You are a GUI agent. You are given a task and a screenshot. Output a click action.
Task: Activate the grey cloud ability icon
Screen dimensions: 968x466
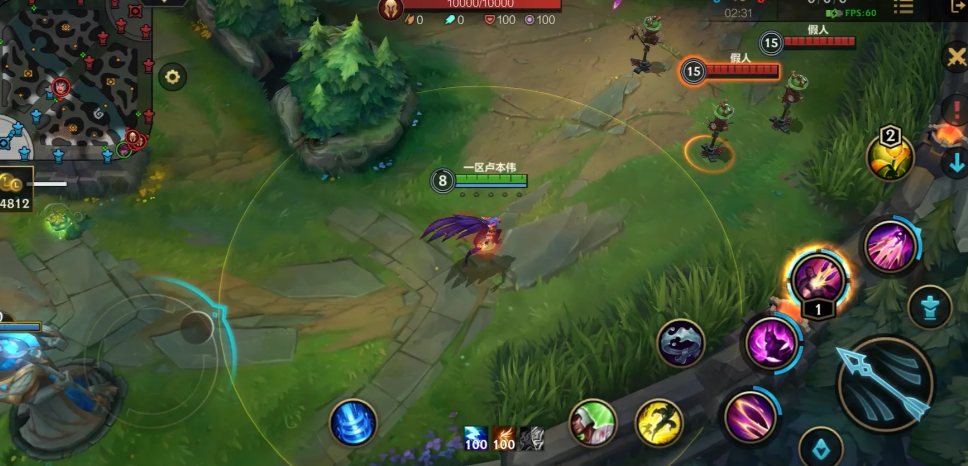681,342
